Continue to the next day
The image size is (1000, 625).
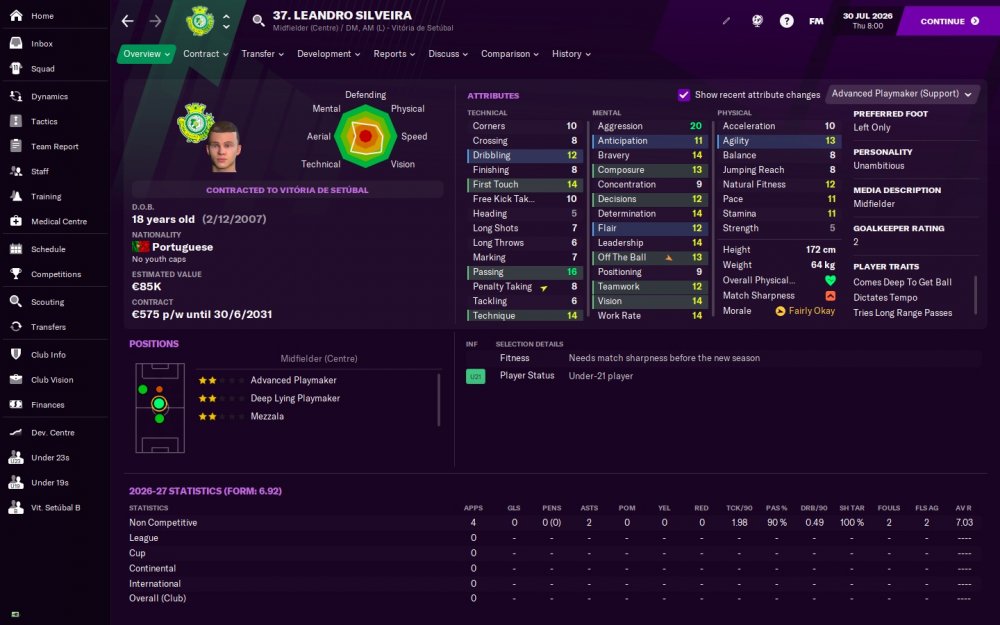coord(949,21)
